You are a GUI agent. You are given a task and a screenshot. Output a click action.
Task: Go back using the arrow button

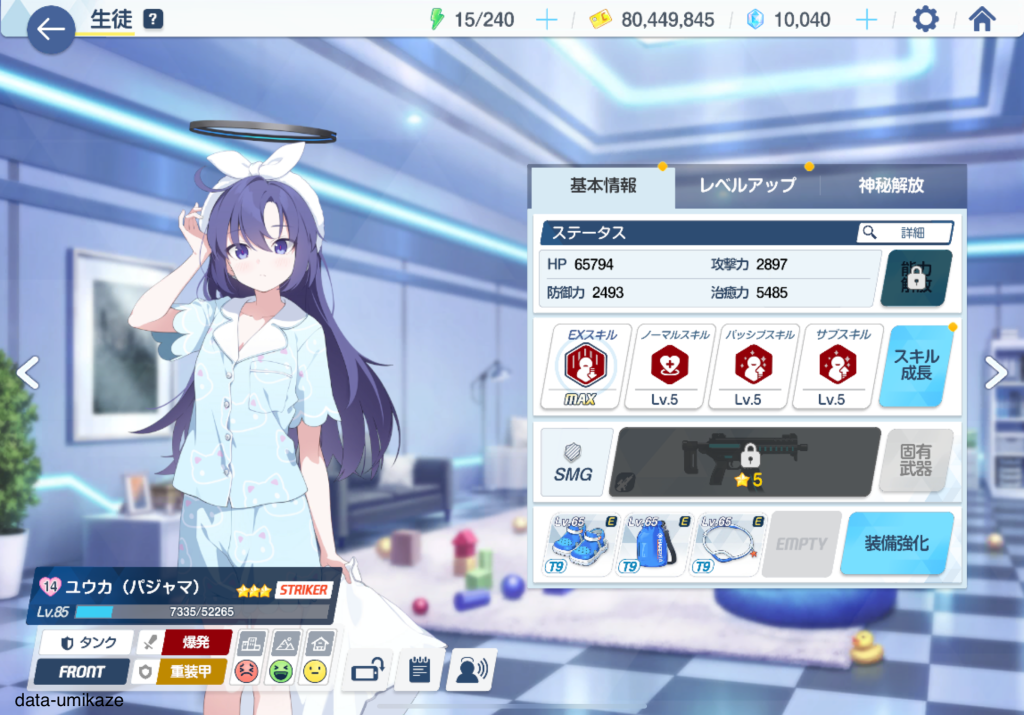pos(50,29)
